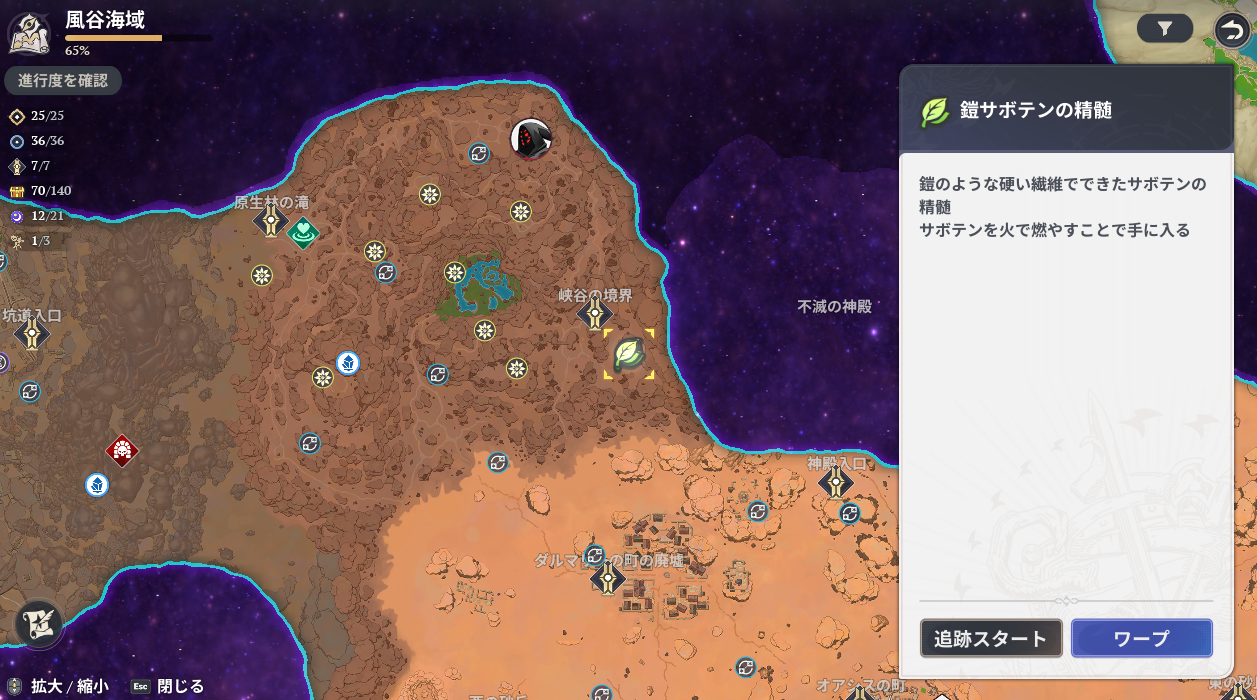Open the round map legend button
Viewport: 1257px width, 700px height.
[40, 625]
